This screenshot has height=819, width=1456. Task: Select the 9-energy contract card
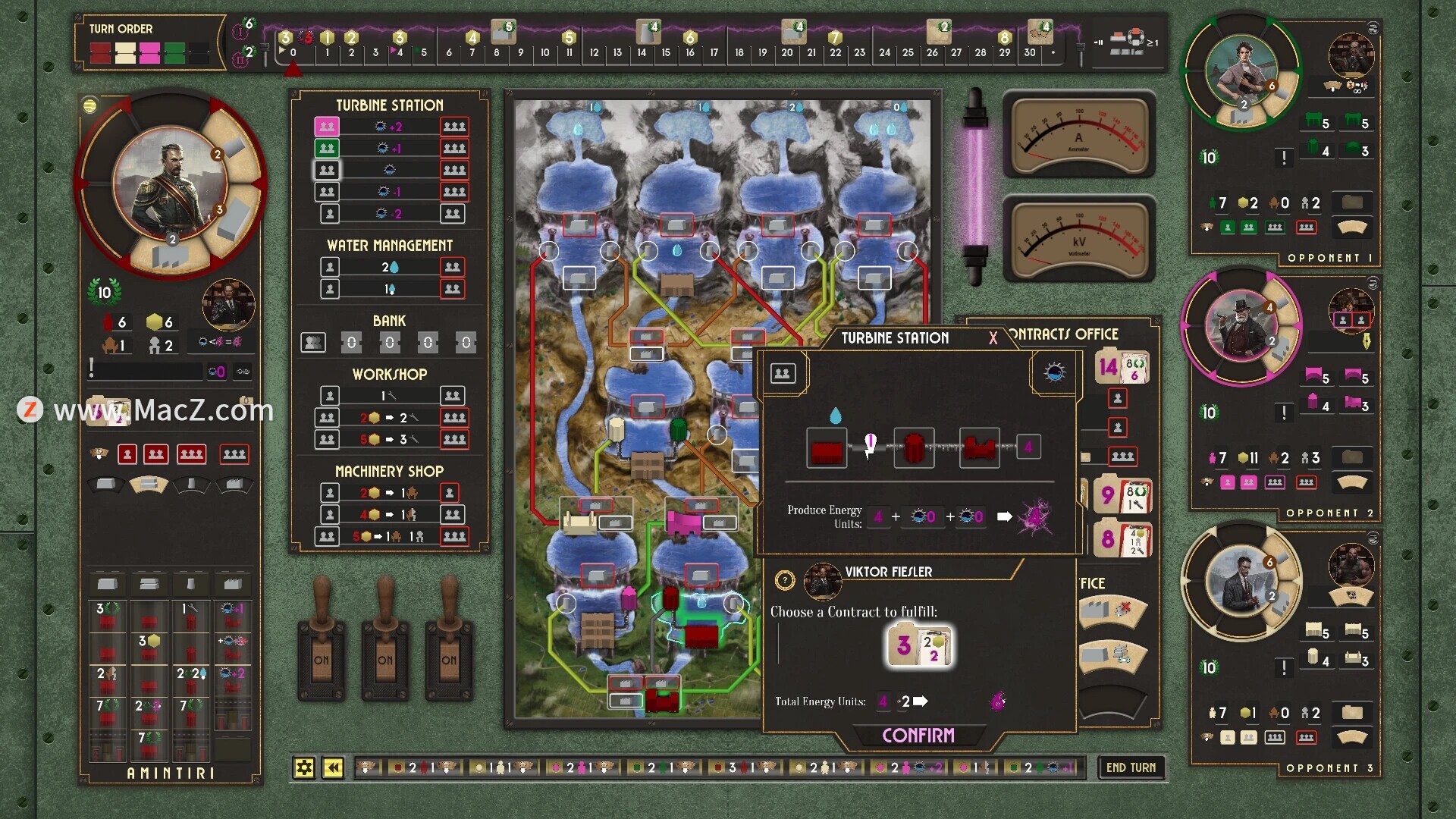coord(1122,497)
